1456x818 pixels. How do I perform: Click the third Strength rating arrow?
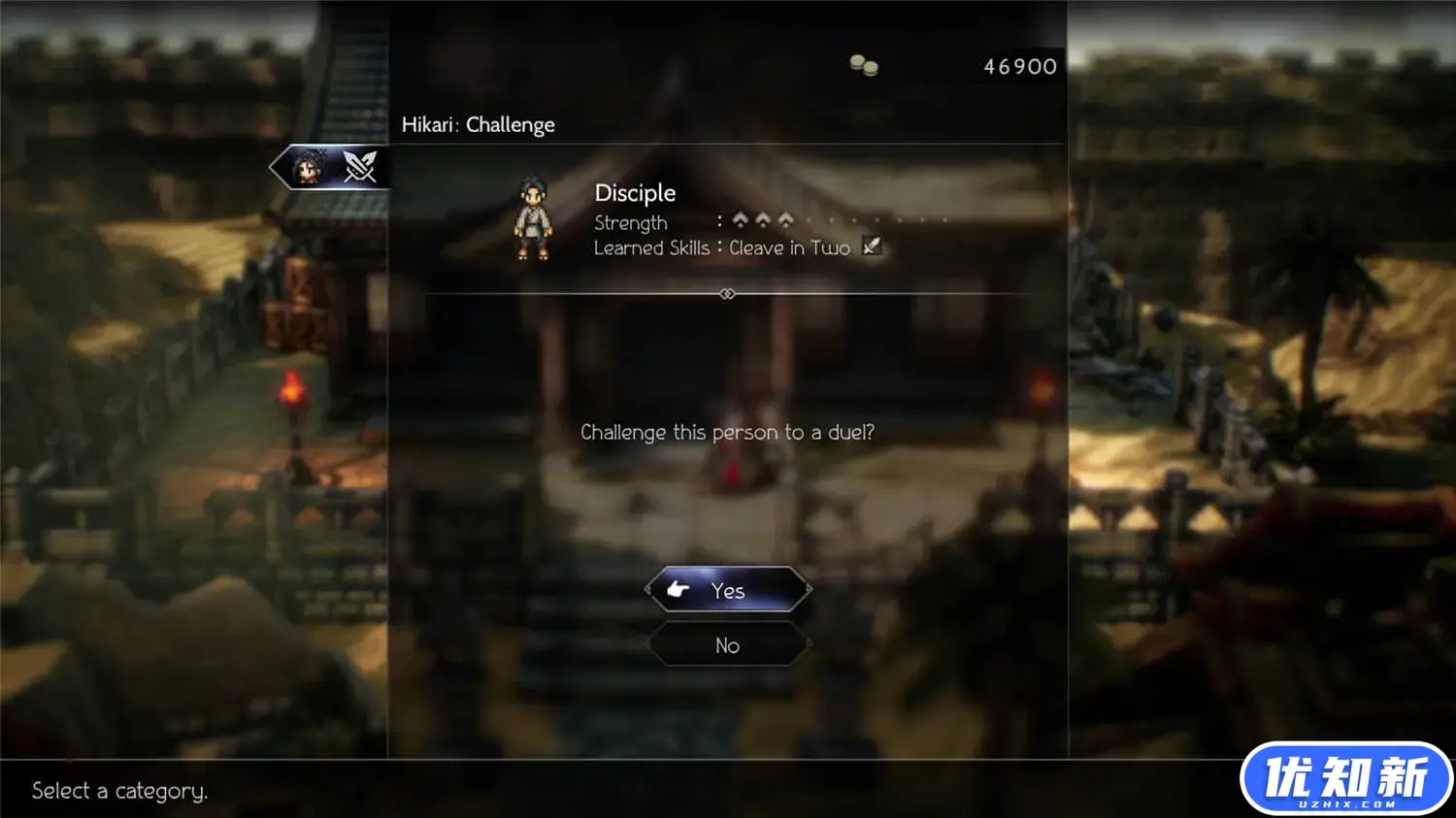(788, 220)
